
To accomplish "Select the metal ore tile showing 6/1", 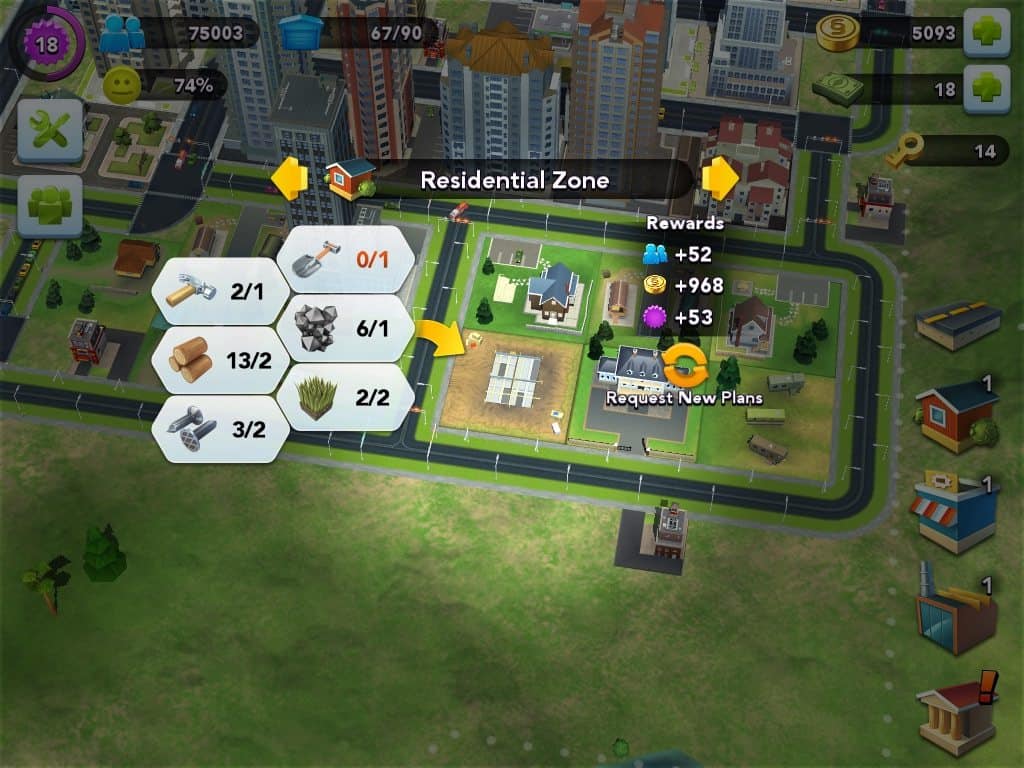I will (347, 327).
